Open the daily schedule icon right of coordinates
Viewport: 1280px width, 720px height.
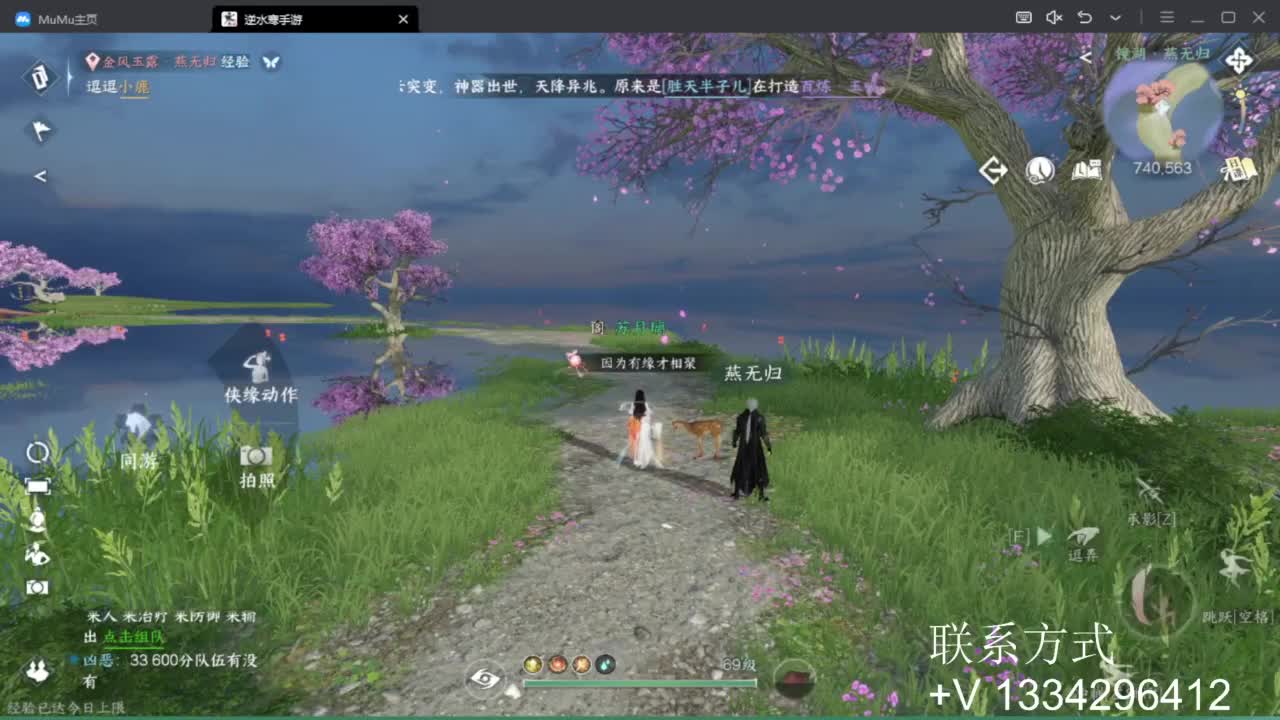pyautogui.click(x=1238, y=168)
